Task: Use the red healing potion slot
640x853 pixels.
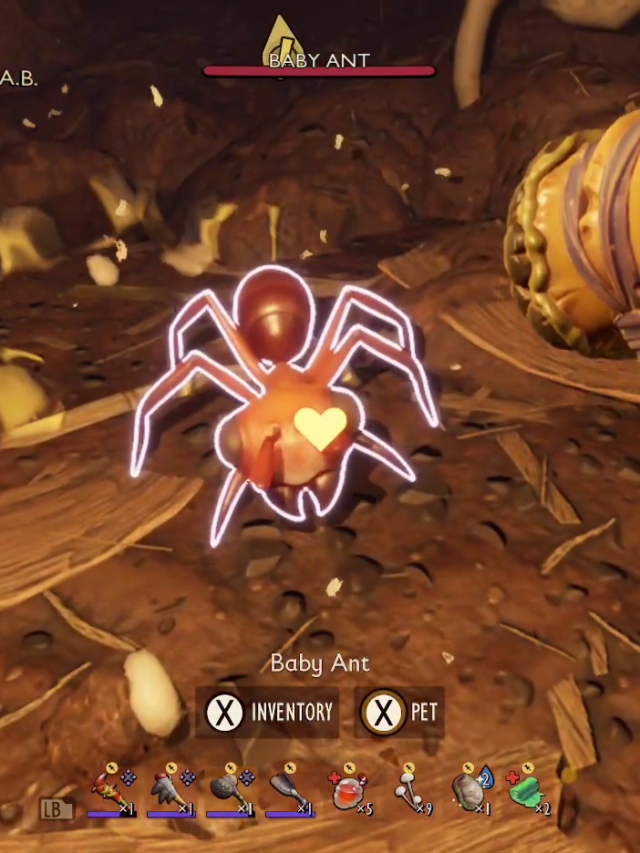Action: click(347, 791)
